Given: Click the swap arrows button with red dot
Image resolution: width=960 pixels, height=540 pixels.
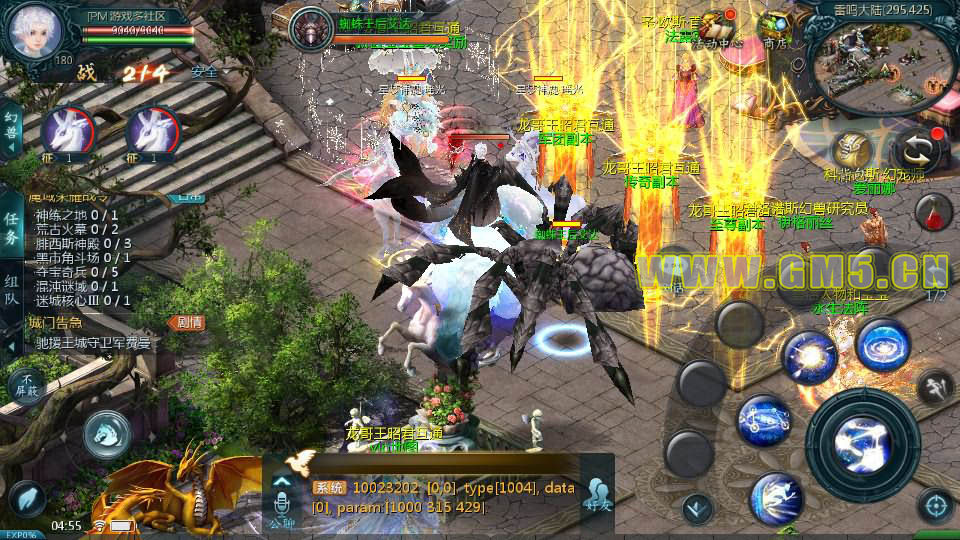Looking at the screenshot, I should click(x=915, y=151).
